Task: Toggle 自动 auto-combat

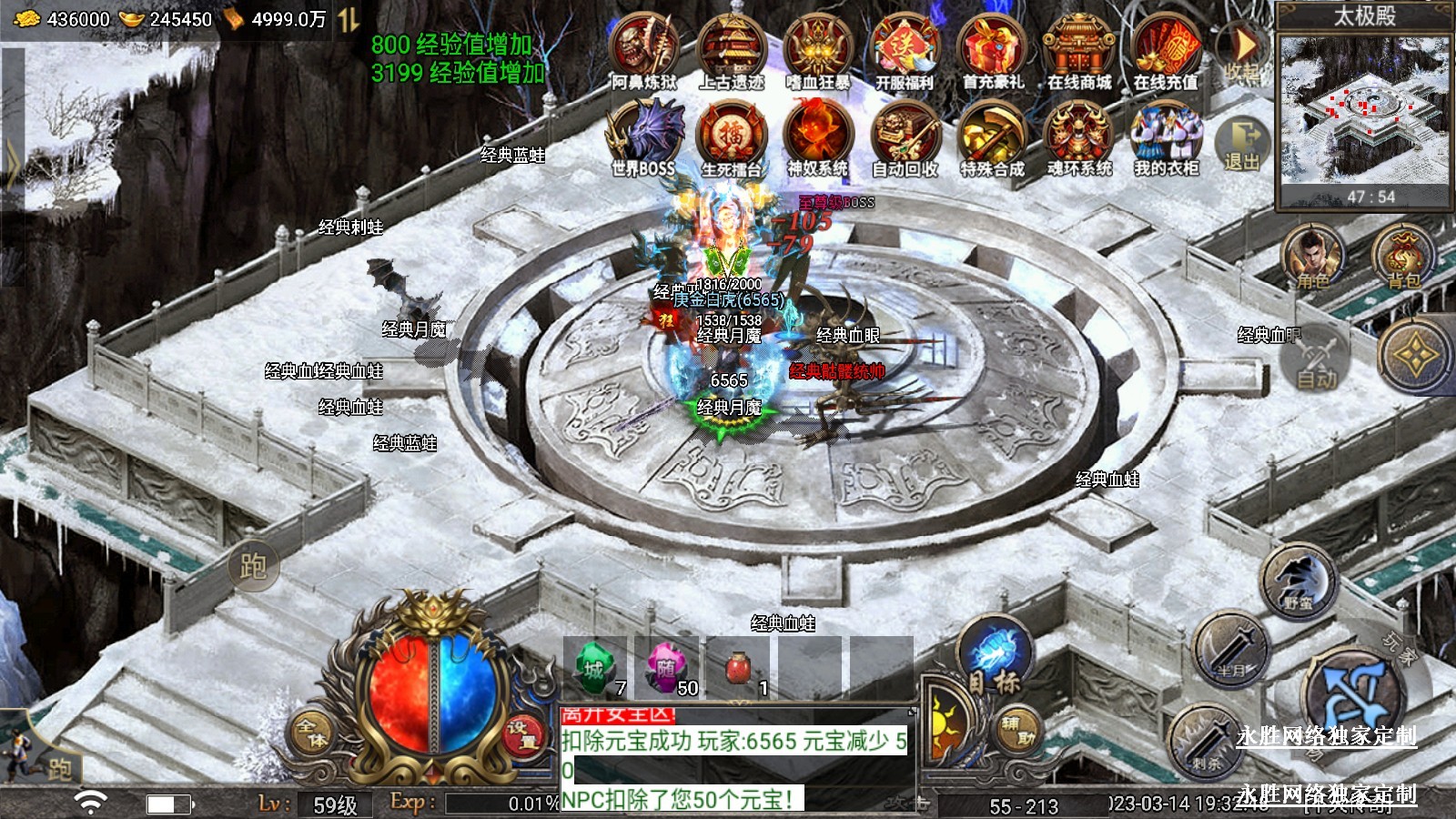Action: (1317, 364)
